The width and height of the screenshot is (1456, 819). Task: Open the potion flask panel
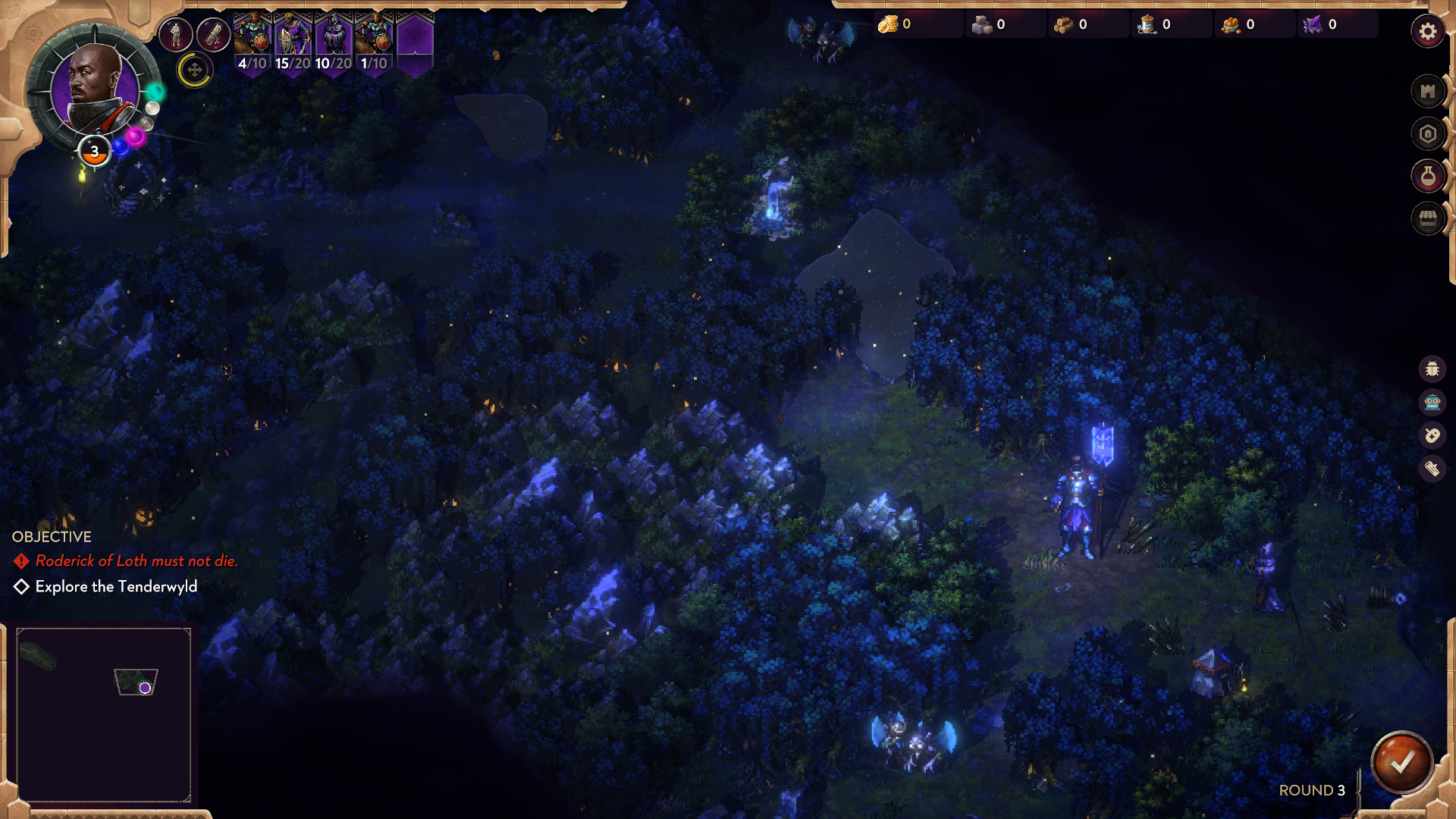(x=1427, y=177)
